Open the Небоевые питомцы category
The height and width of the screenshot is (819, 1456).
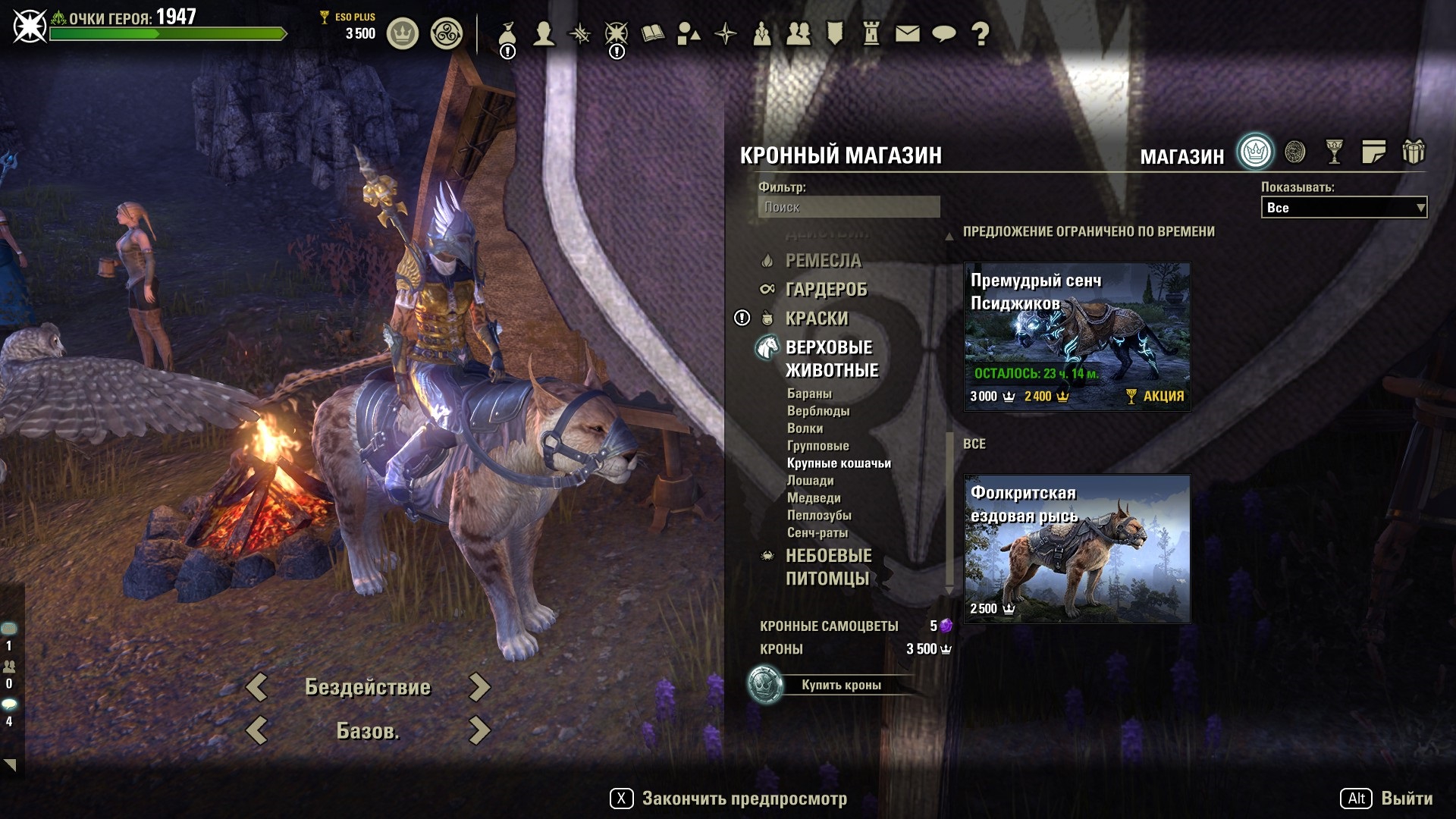click(828, 567)
